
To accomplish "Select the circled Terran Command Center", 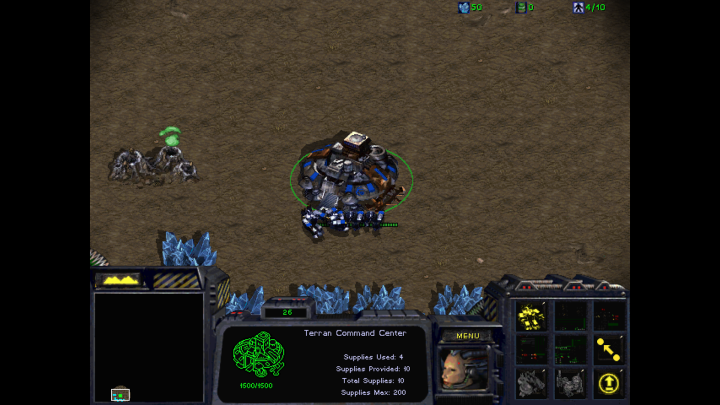I will 350,173.
